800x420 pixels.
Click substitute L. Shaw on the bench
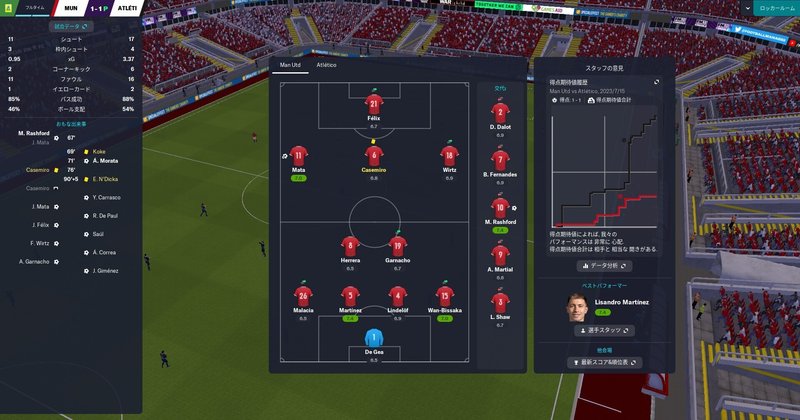(501, 302)
